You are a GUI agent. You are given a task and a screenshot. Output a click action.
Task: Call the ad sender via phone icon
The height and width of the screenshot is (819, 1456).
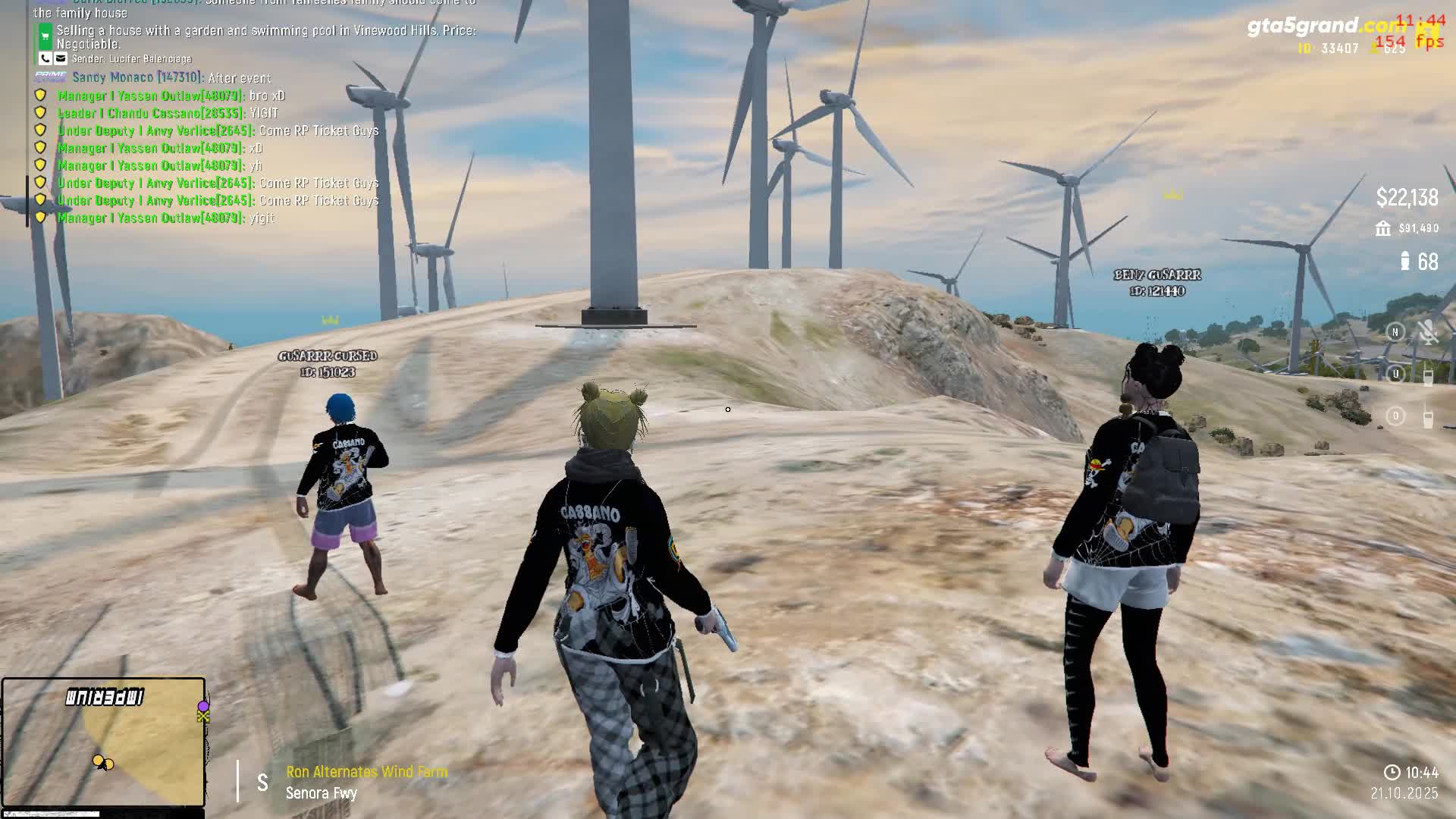click(x=45, y=58)
